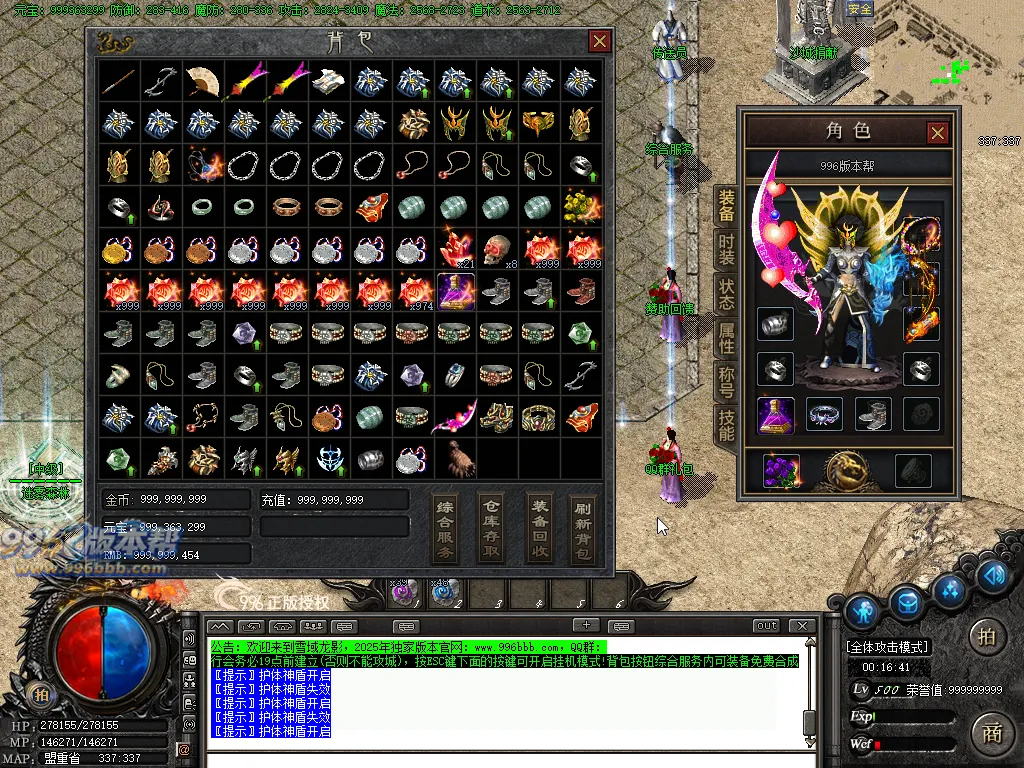Image resolution: width=1024 pixels, height=768 pixels.
Task: Close the backpack window
Action: (x=600, y=41)
